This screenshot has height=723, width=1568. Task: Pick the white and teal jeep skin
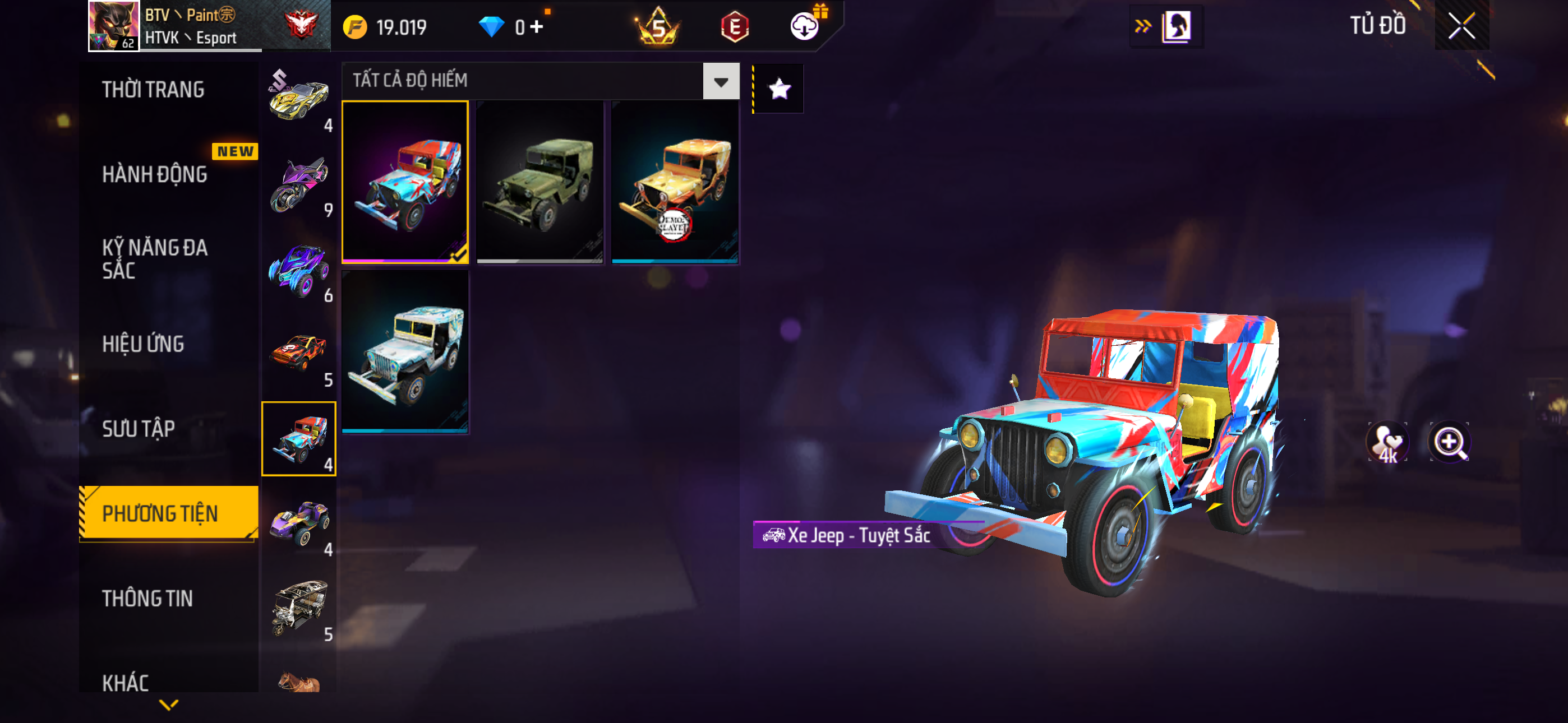tap(405, 352)
